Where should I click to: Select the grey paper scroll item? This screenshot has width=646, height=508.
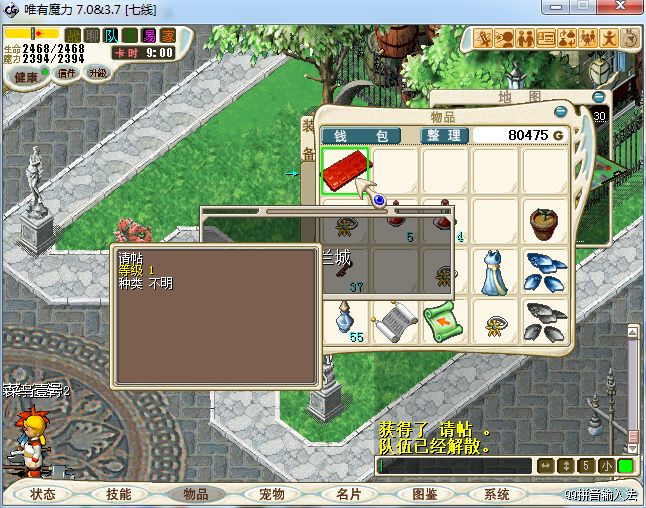click(x=394, y=321)
